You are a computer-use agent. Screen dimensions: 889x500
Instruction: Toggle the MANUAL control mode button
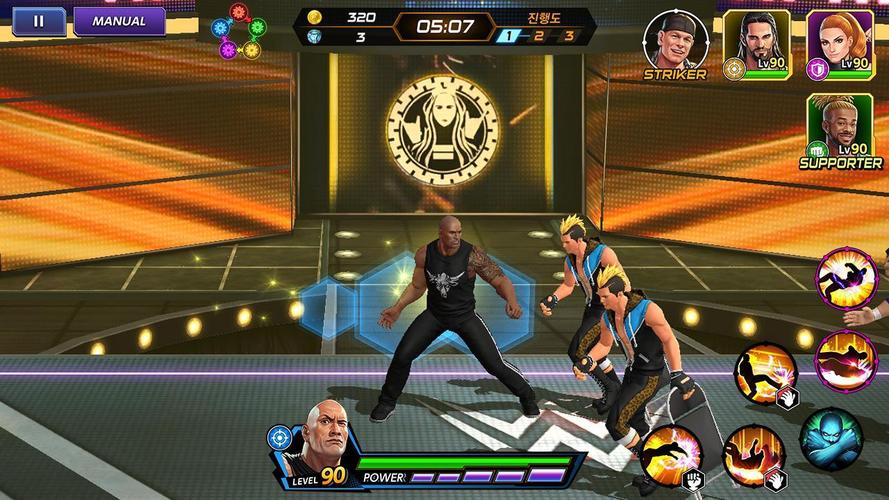119,21
